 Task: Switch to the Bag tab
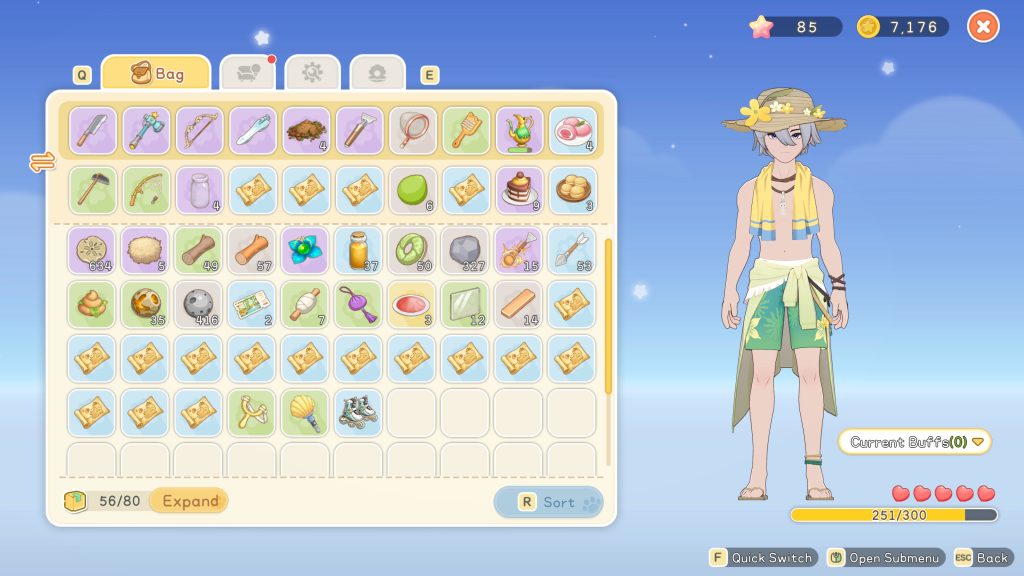(156, 73)
